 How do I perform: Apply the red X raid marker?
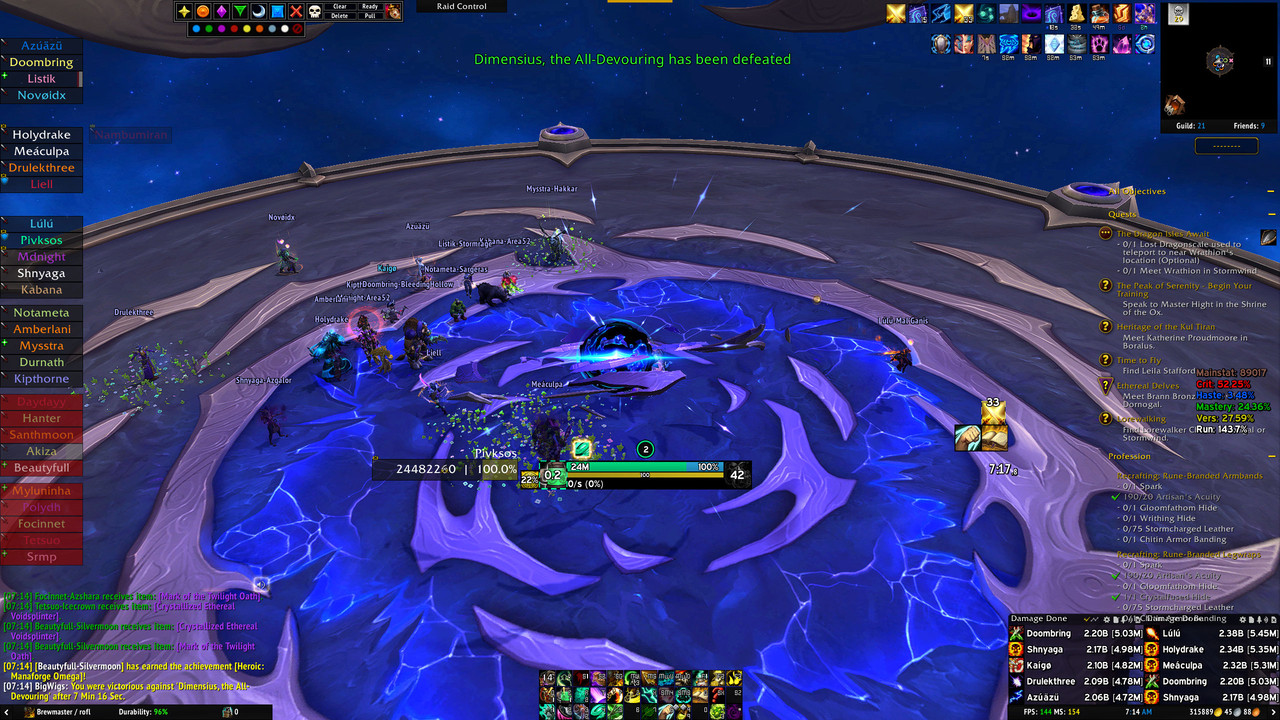[x=295, y=12]
